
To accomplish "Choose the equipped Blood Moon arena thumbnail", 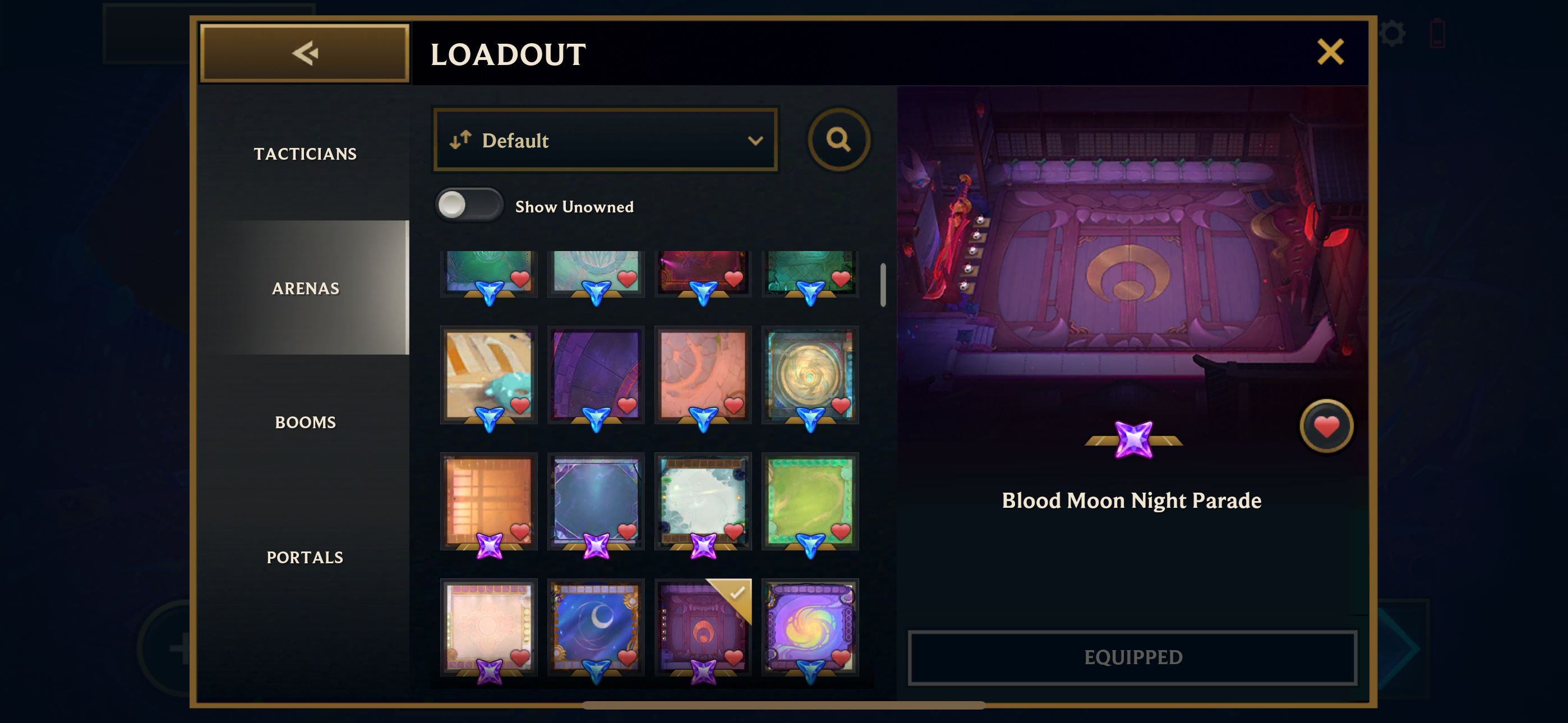I will click(703, 627).
